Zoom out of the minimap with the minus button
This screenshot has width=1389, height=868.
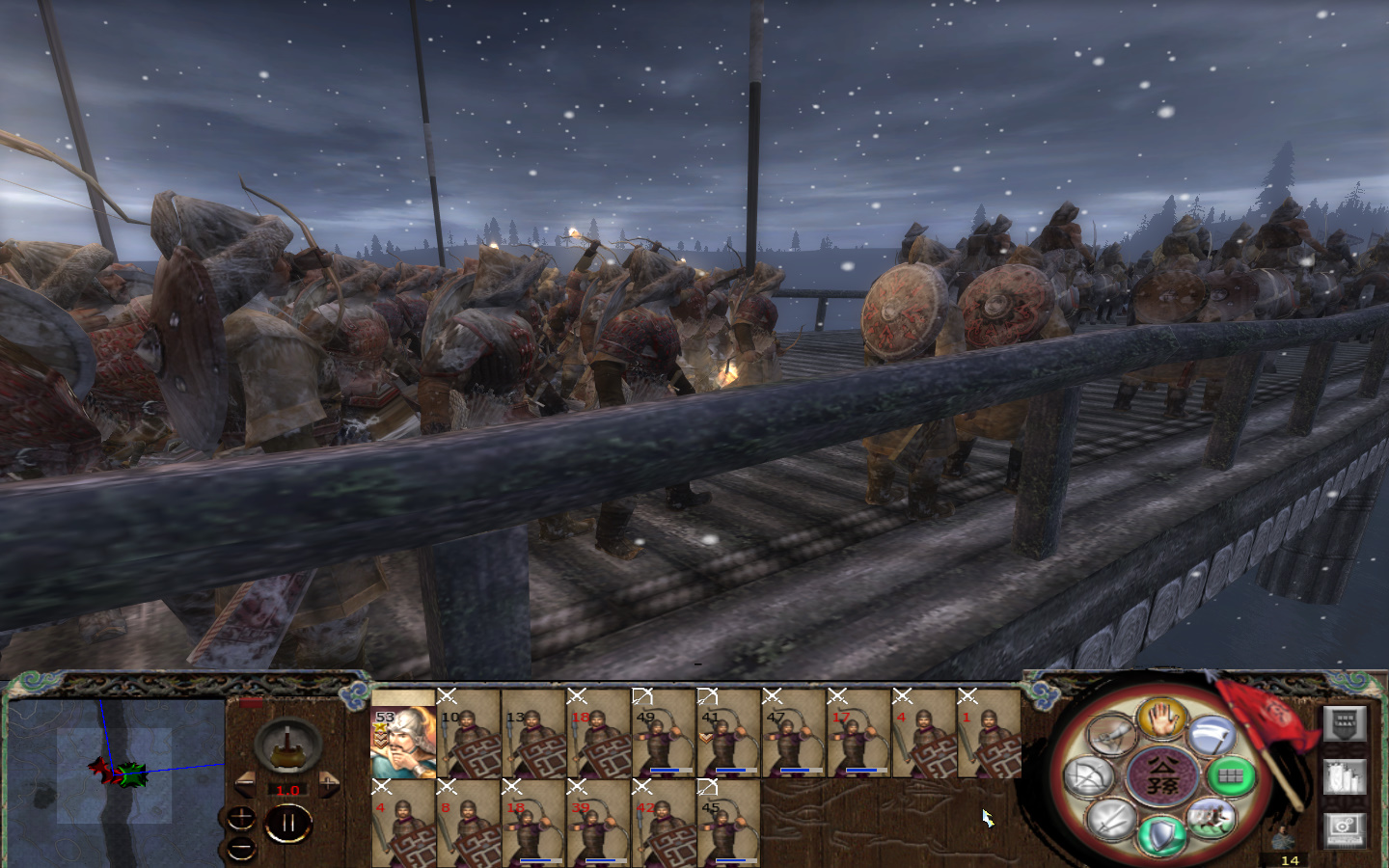240,847
